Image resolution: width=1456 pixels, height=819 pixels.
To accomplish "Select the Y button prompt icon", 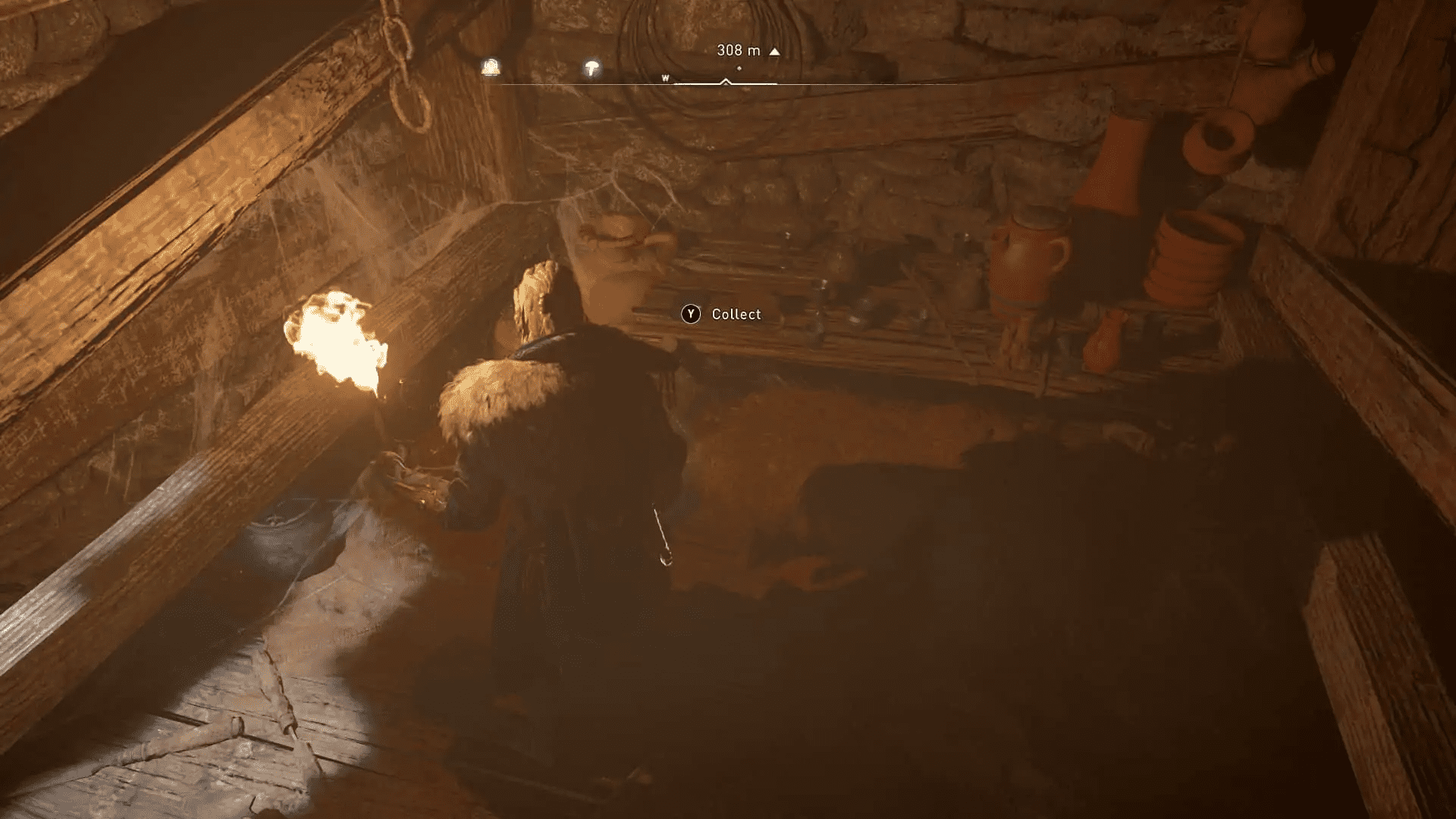I will tap(691, 314).
